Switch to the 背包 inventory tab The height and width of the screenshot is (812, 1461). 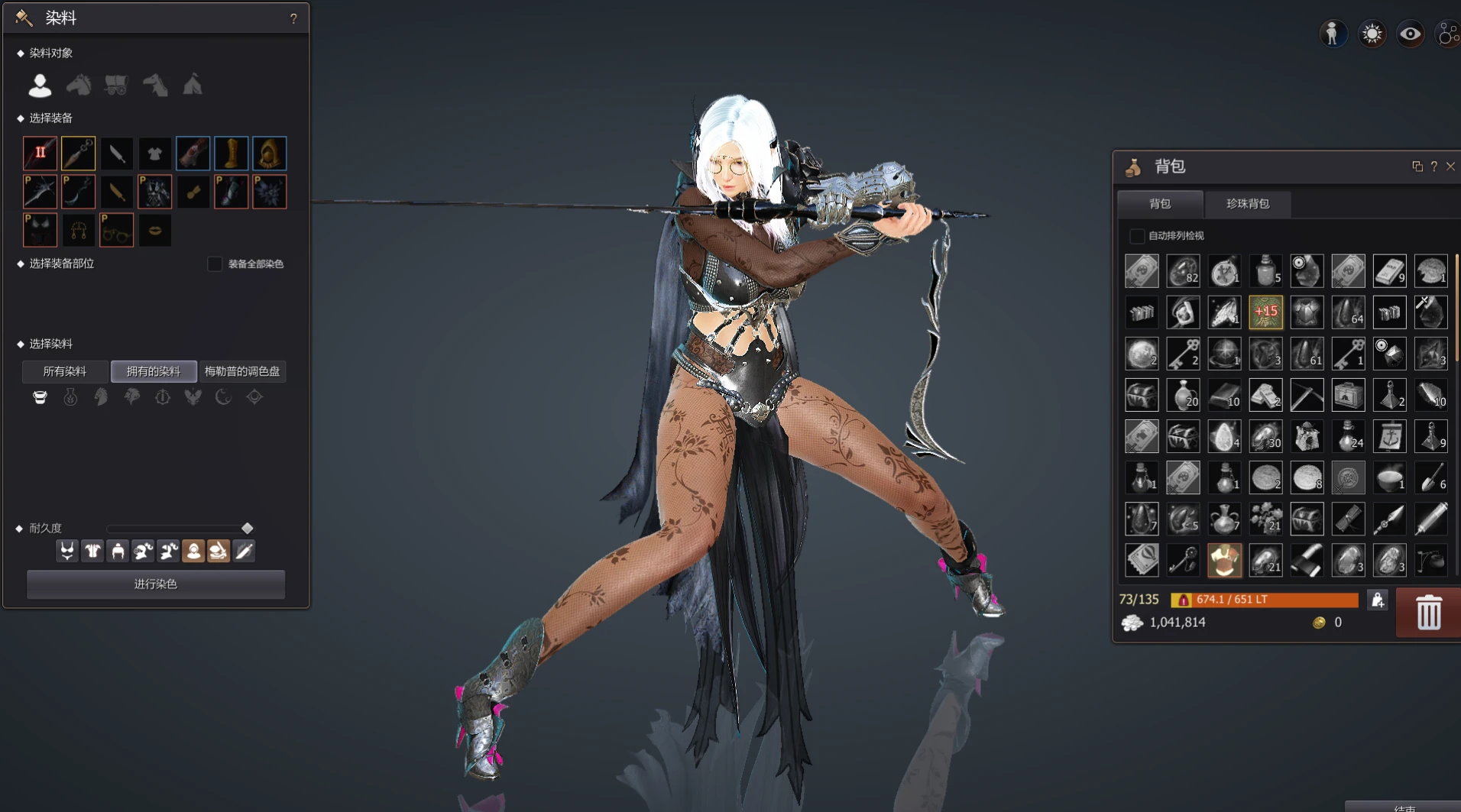[x=1160, y=204]
